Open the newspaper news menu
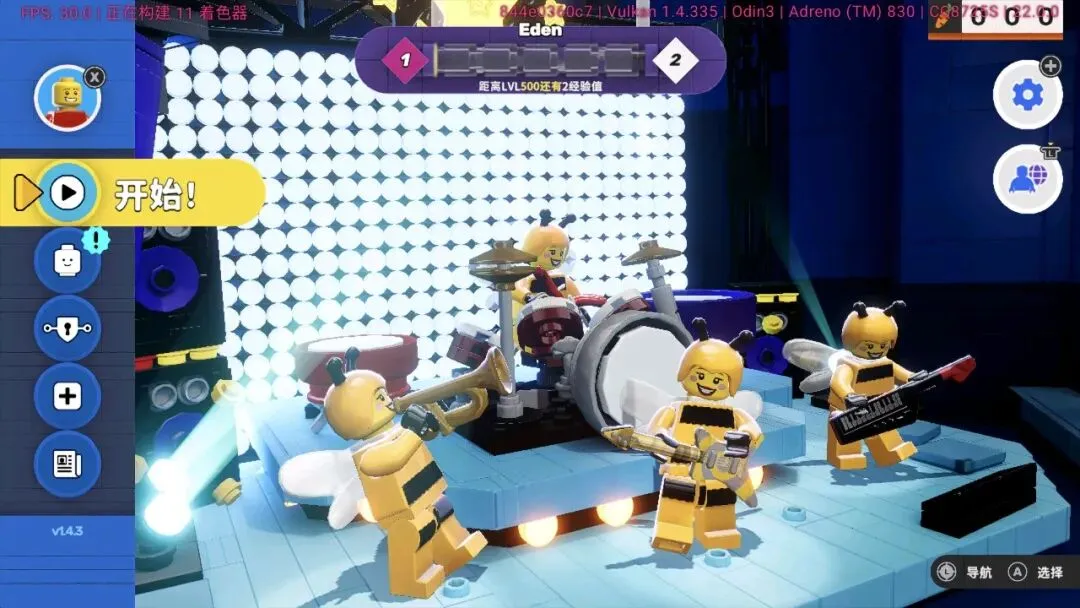 pyautogui.click(x=67, y=464)
